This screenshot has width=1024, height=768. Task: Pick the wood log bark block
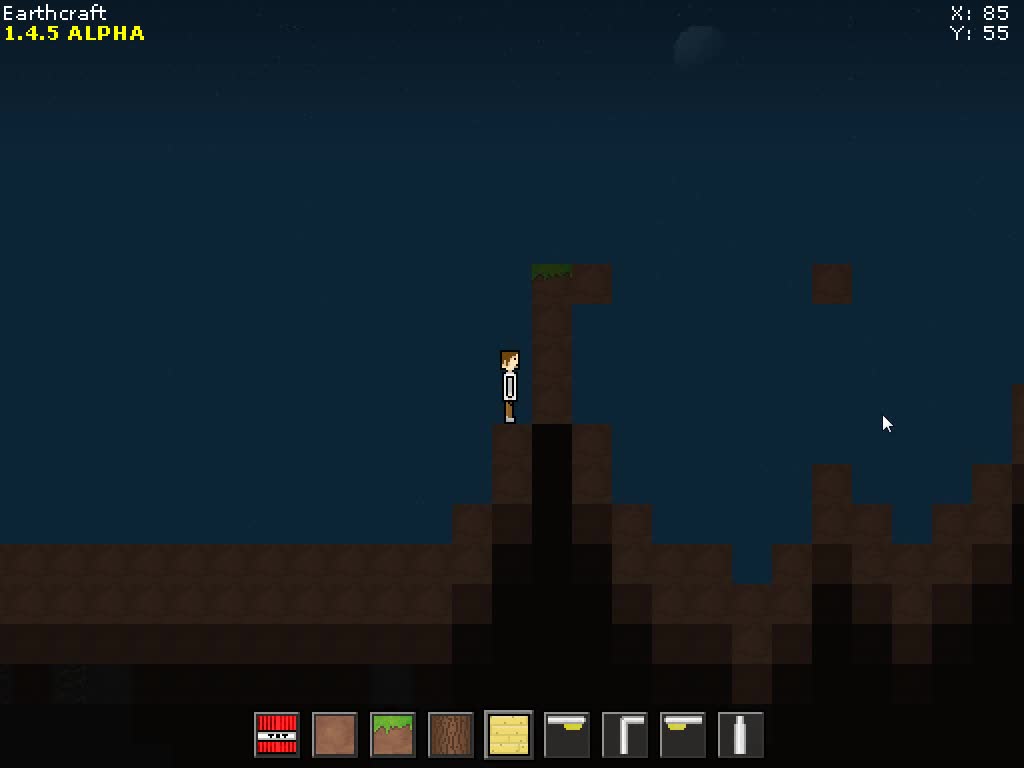[x=451, y=735]
